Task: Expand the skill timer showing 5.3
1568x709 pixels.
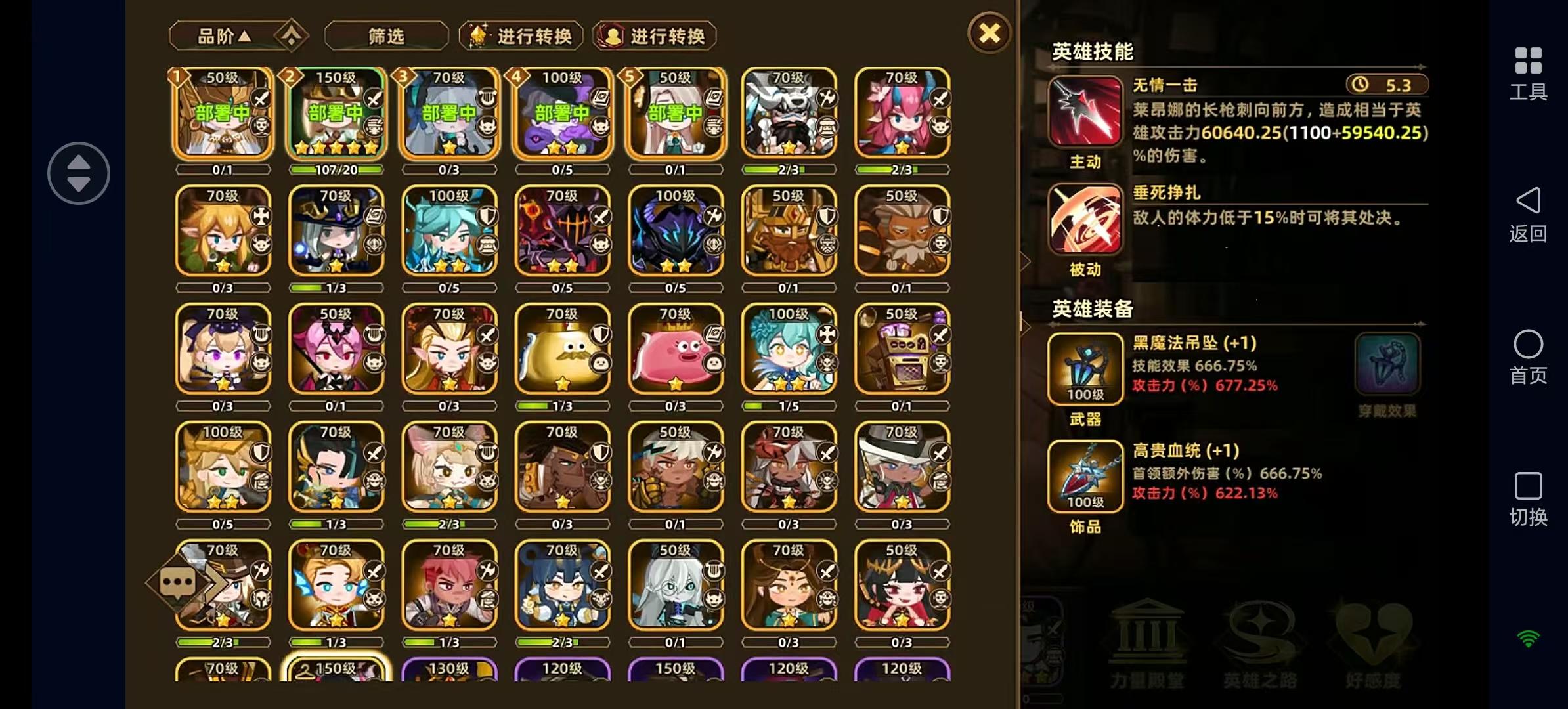Action: point(1385,84)
